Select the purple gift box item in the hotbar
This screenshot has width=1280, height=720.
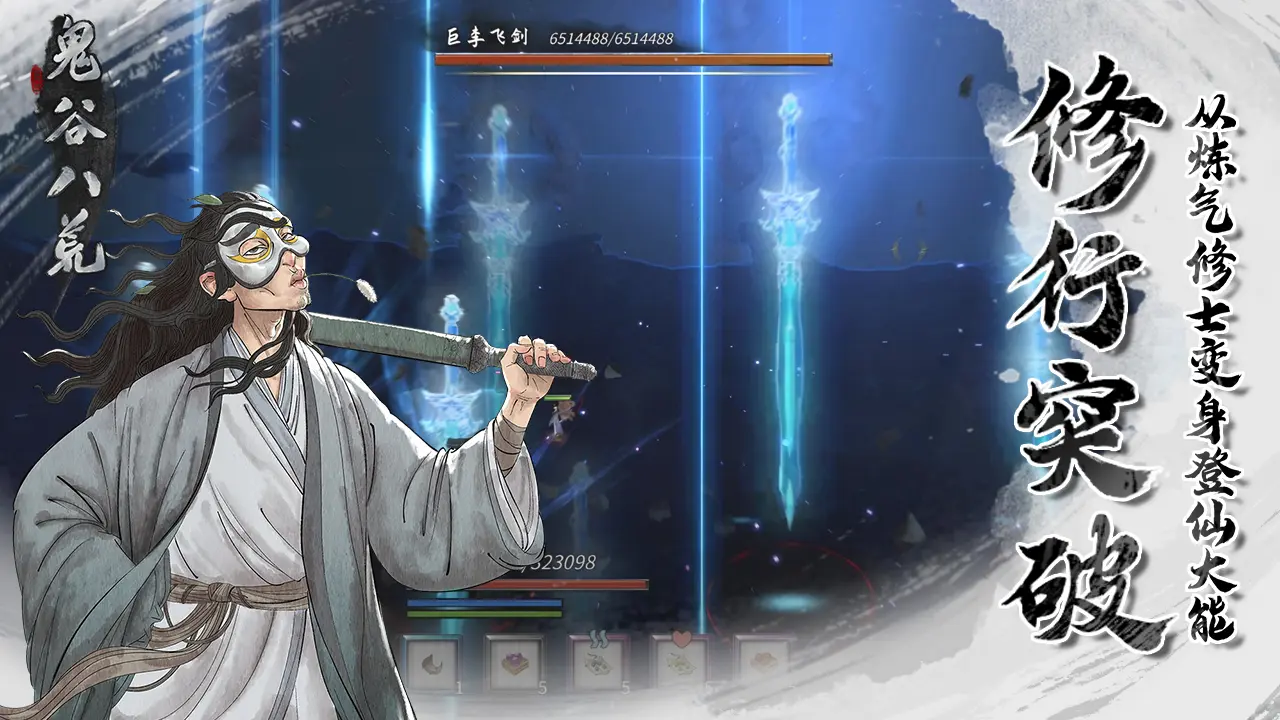coord(517,666)
